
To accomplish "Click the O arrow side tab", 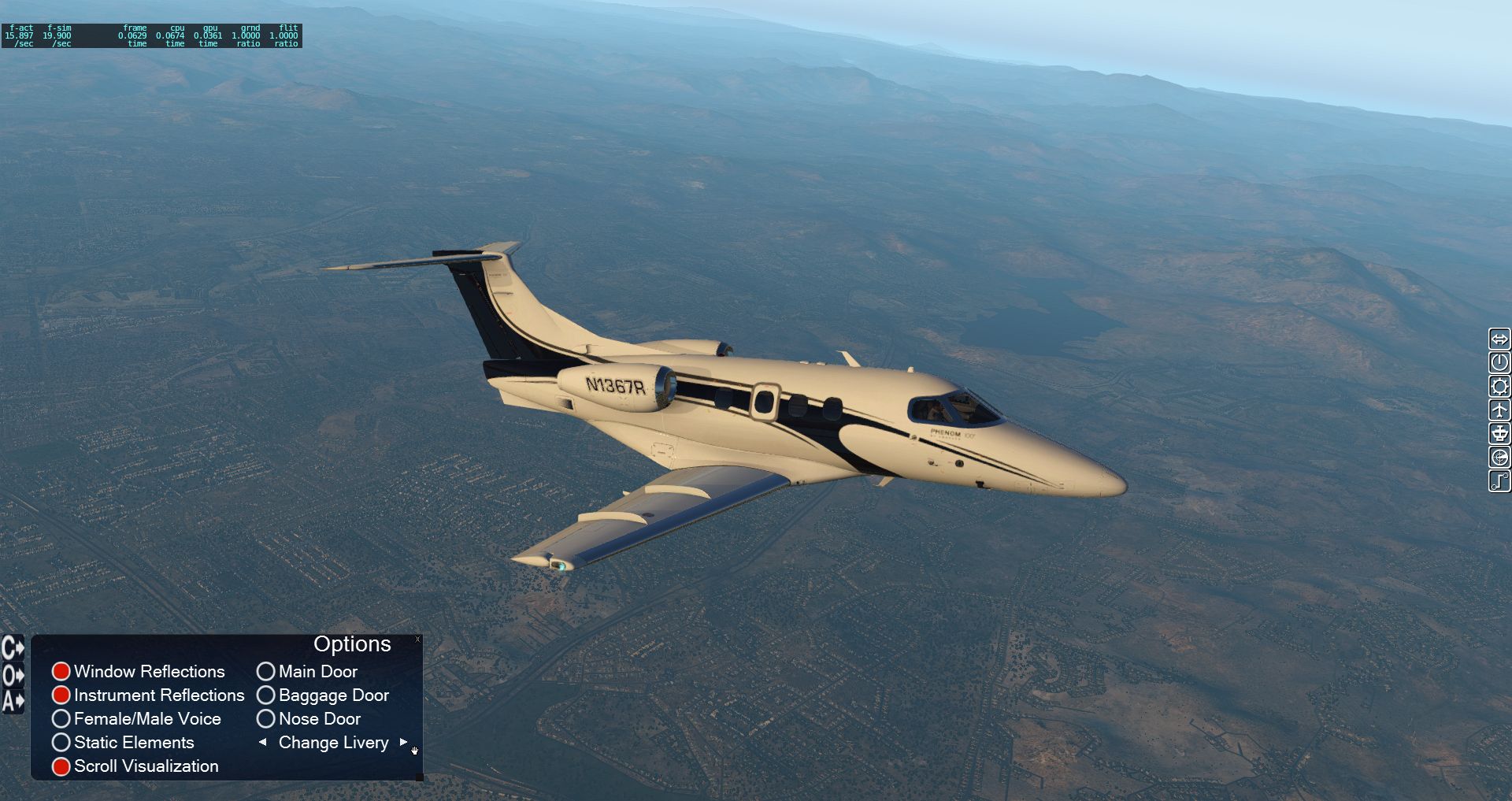I will (13, 675).
